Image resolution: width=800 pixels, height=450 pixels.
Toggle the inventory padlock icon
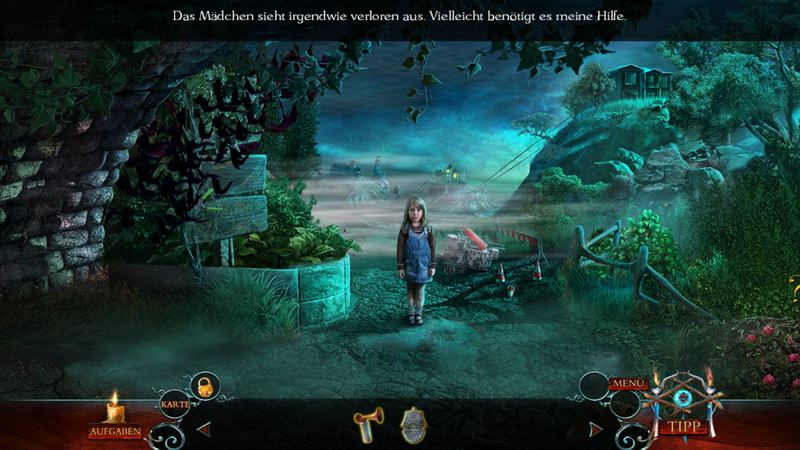[204, 384]
